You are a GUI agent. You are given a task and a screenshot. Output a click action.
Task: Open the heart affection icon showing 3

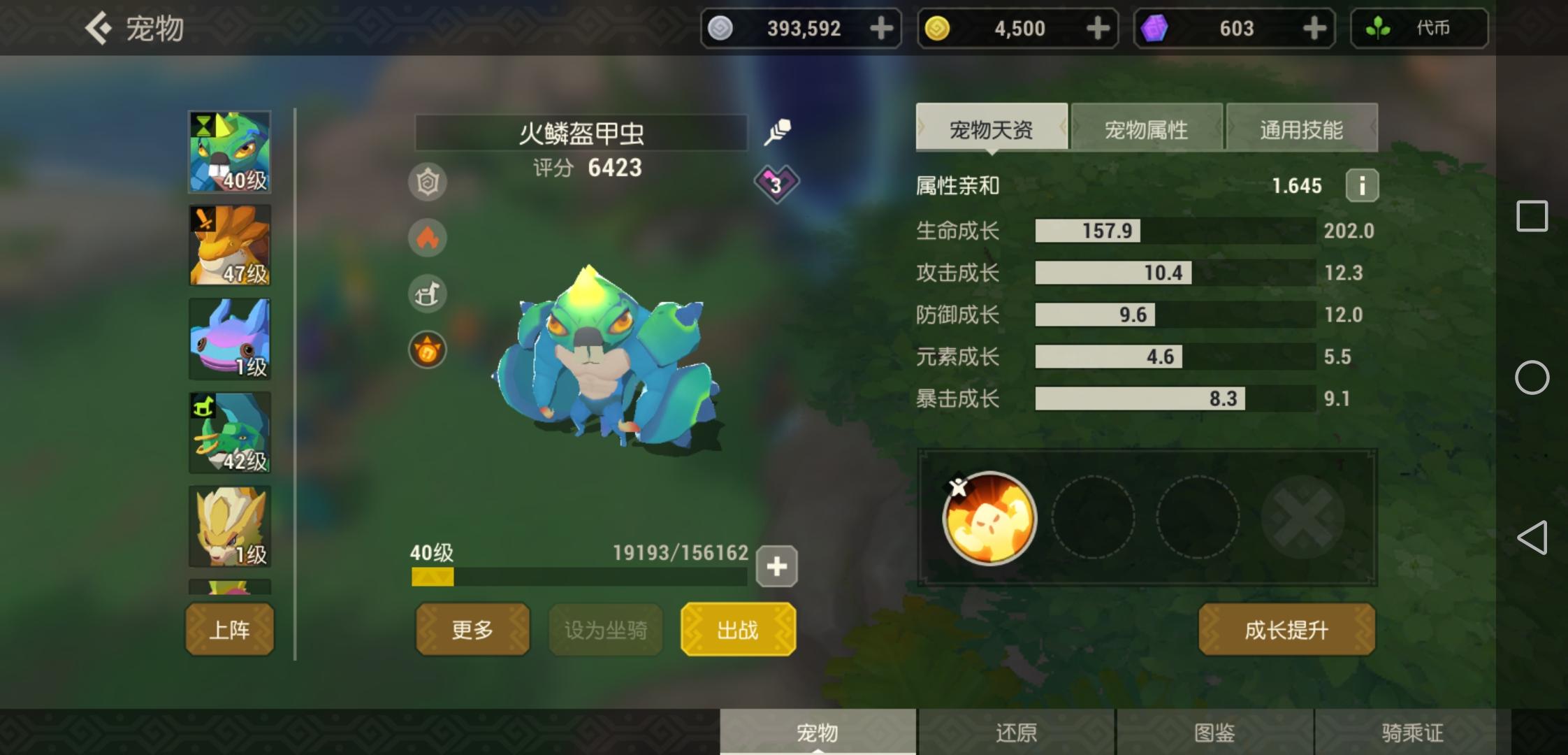pos(776,184)
